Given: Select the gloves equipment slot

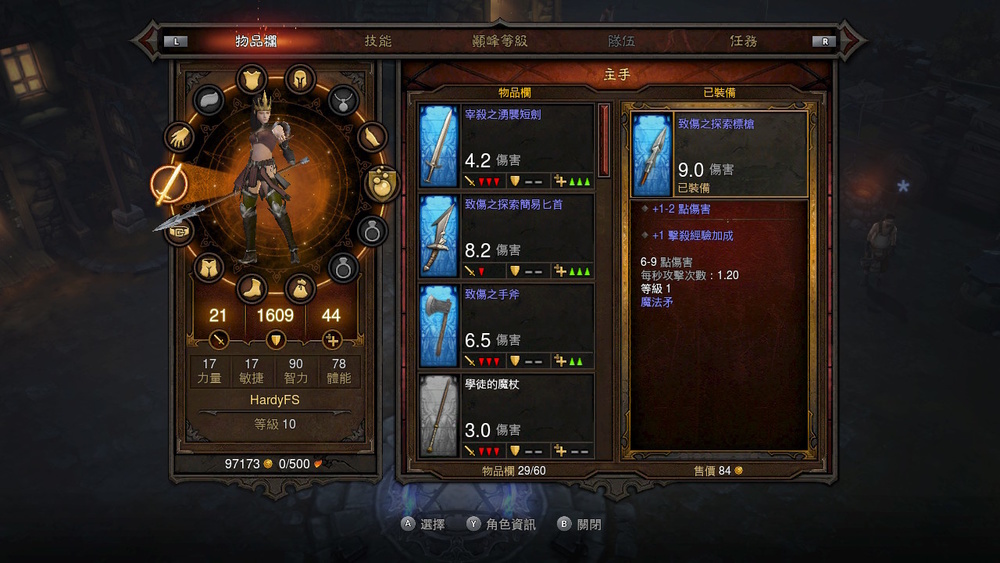Looking at the screenshot, I should click(180, 137).
